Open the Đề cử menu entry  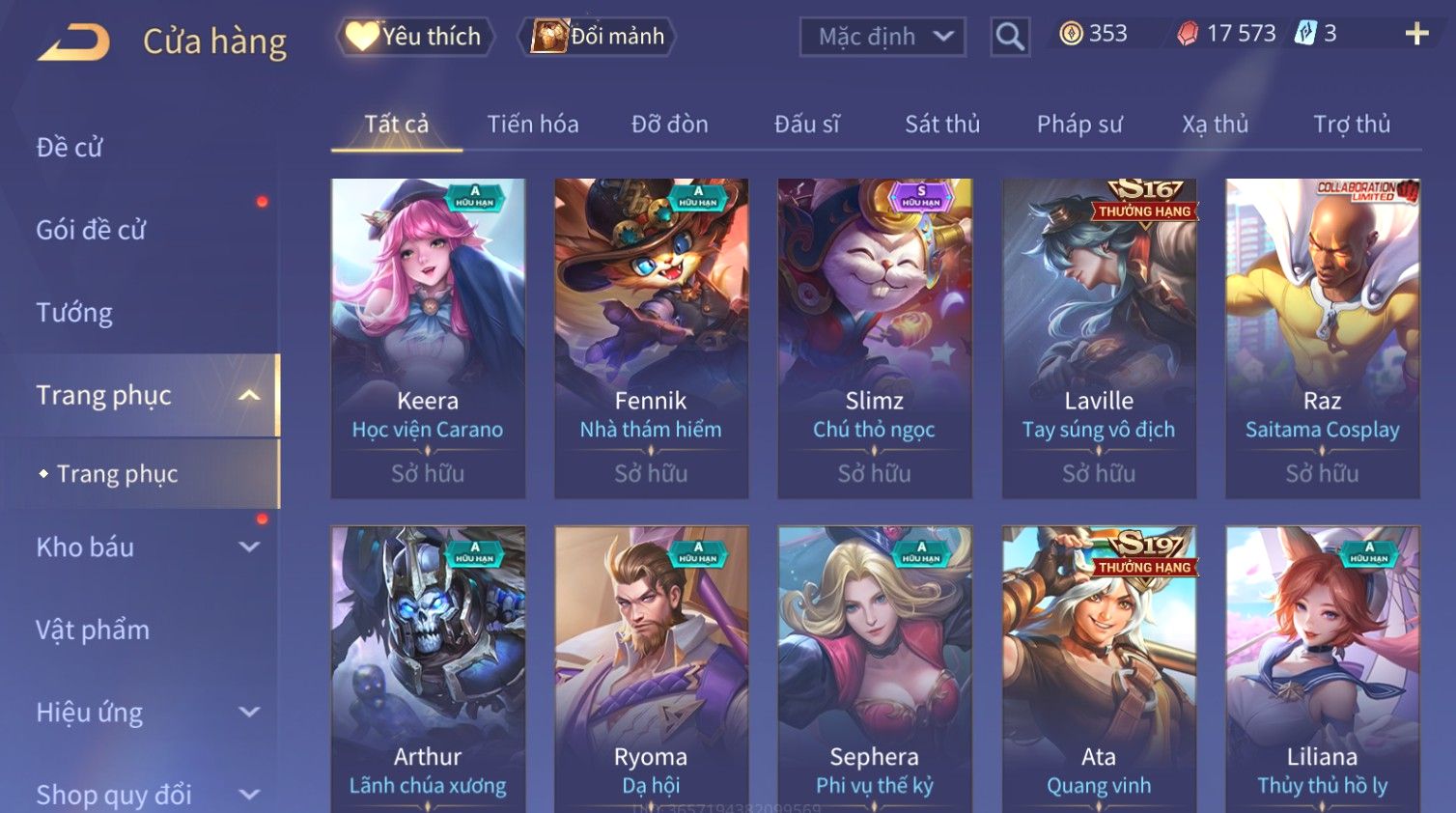click(70, 148)
